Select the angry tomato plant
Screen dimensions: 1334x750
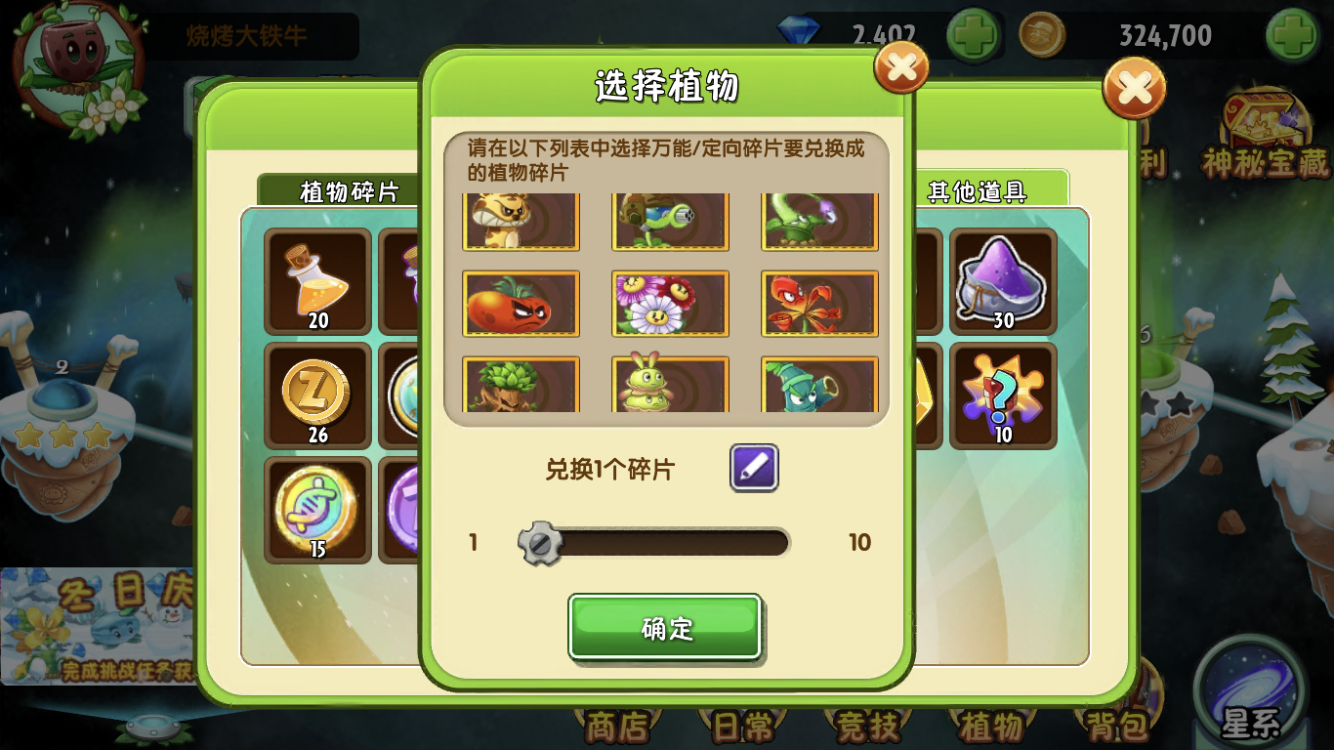coord(520,305)
